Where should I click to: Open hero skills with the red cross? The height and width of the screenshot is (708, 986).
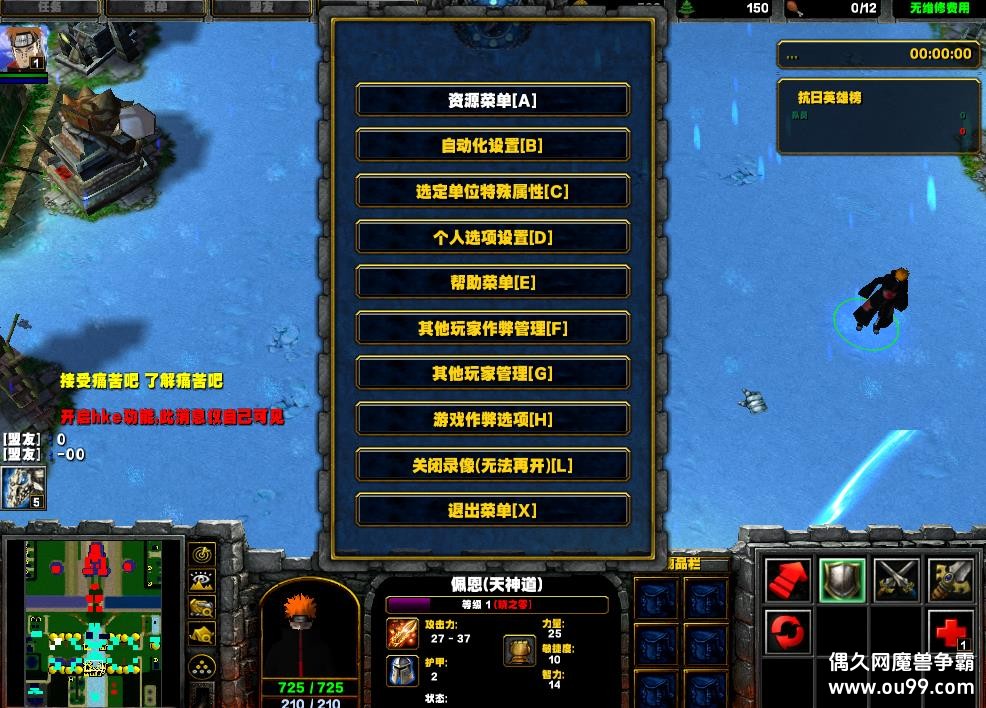948,633
